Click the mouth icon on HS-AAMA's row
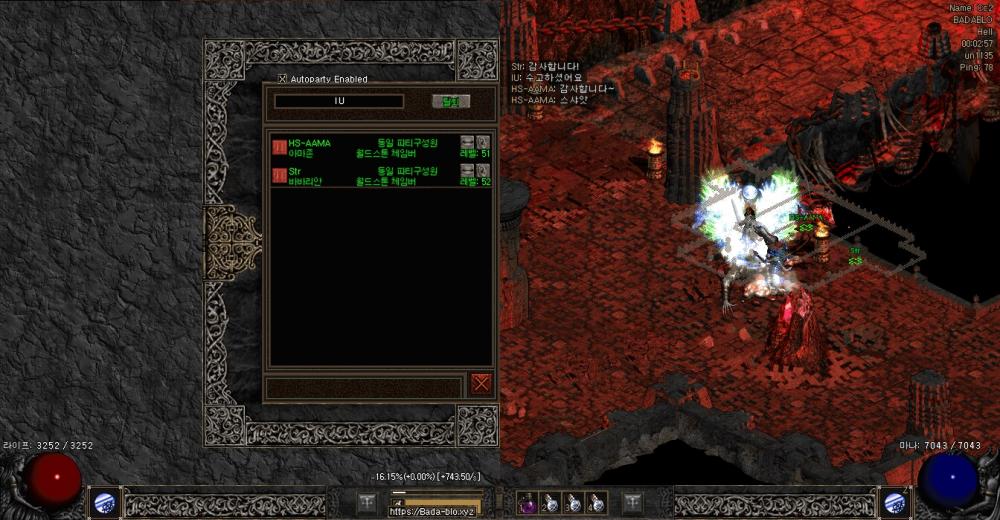This screenshot has width=1000, height=520. click(467, 142)
